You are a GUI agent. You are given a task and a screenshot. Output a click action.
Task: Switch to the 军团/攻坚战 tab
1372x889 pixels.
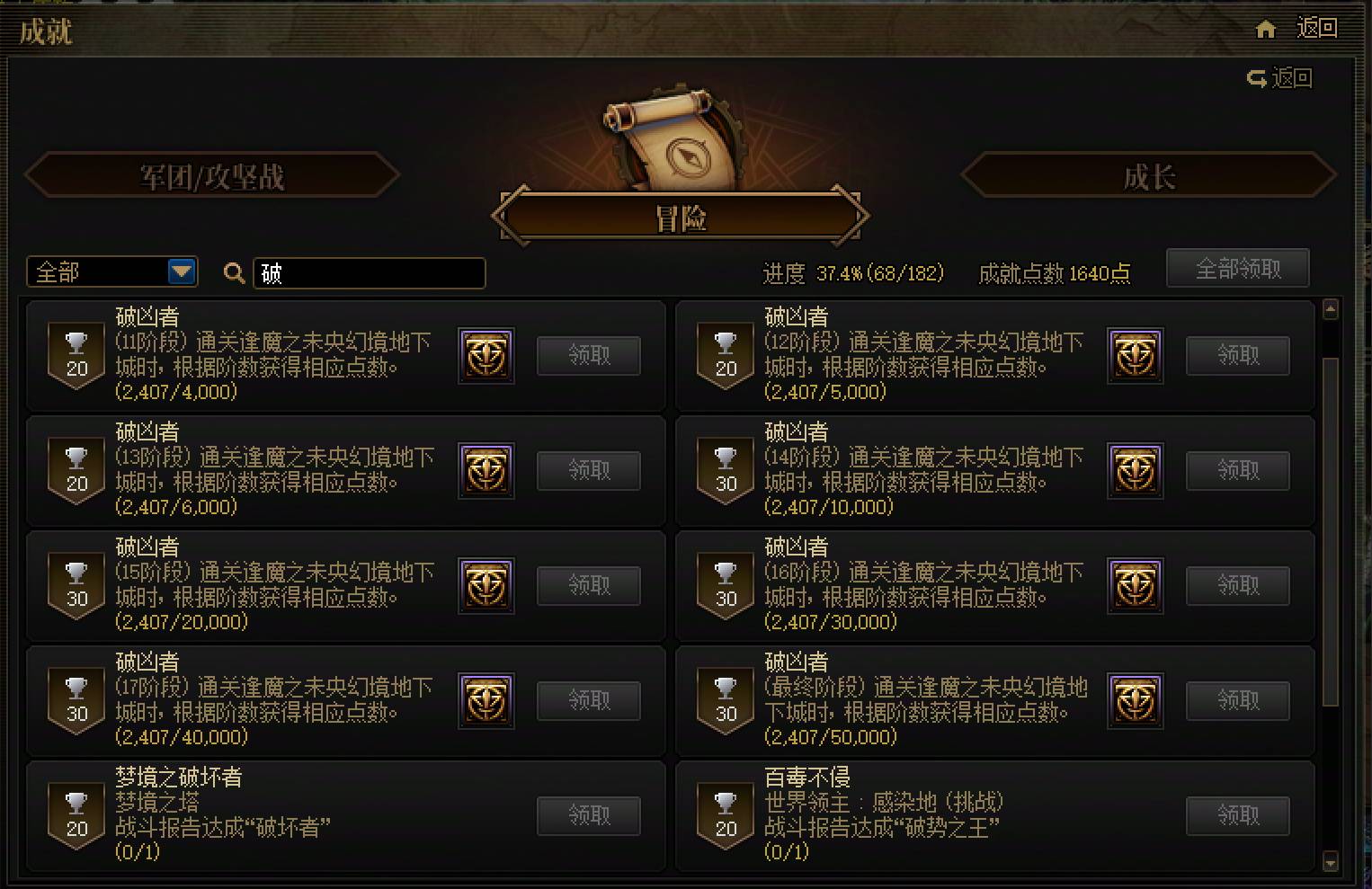pos(213,176)
